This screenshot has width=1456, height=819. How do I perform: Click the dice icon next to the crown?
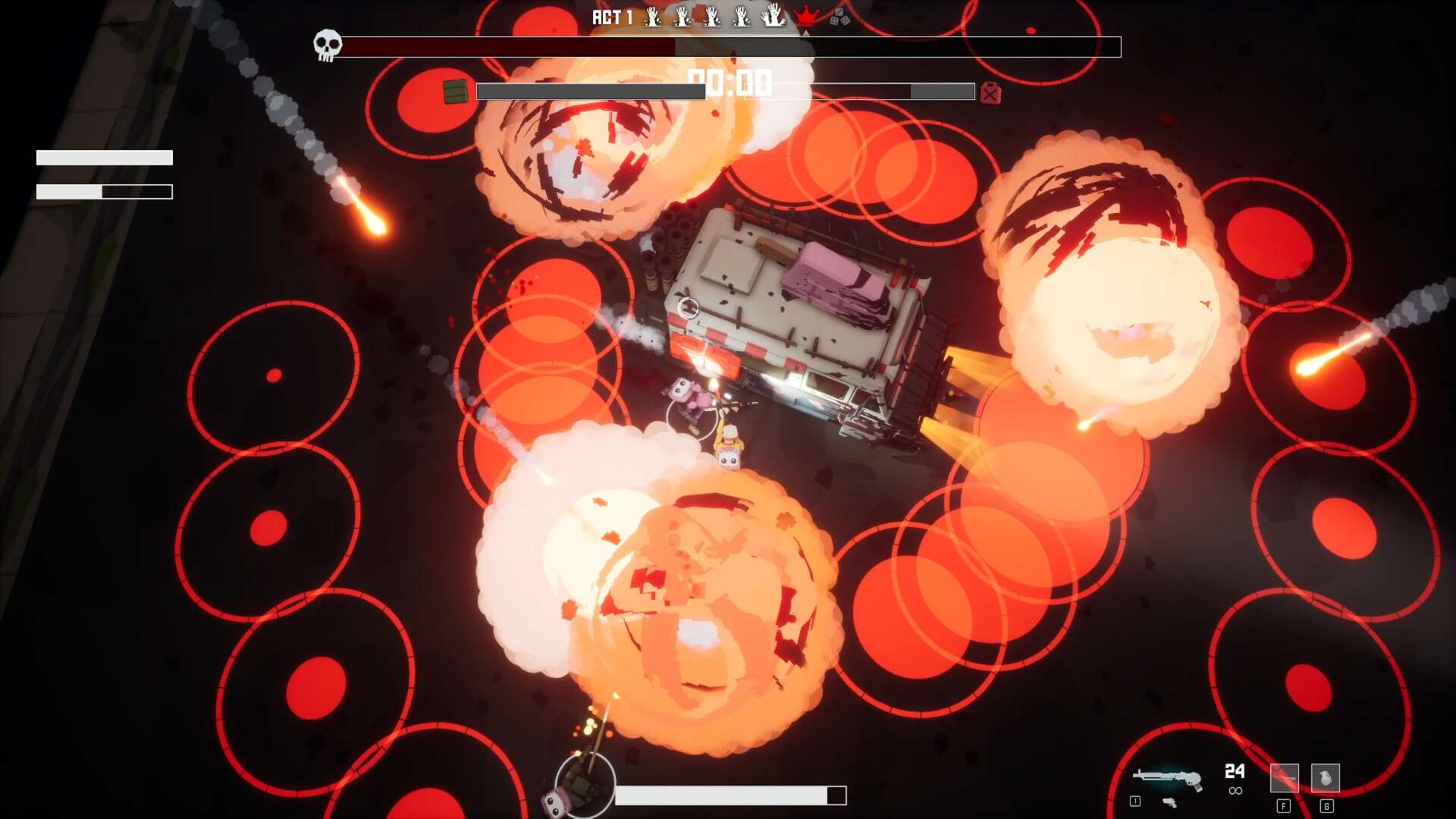tap(839, 17)
